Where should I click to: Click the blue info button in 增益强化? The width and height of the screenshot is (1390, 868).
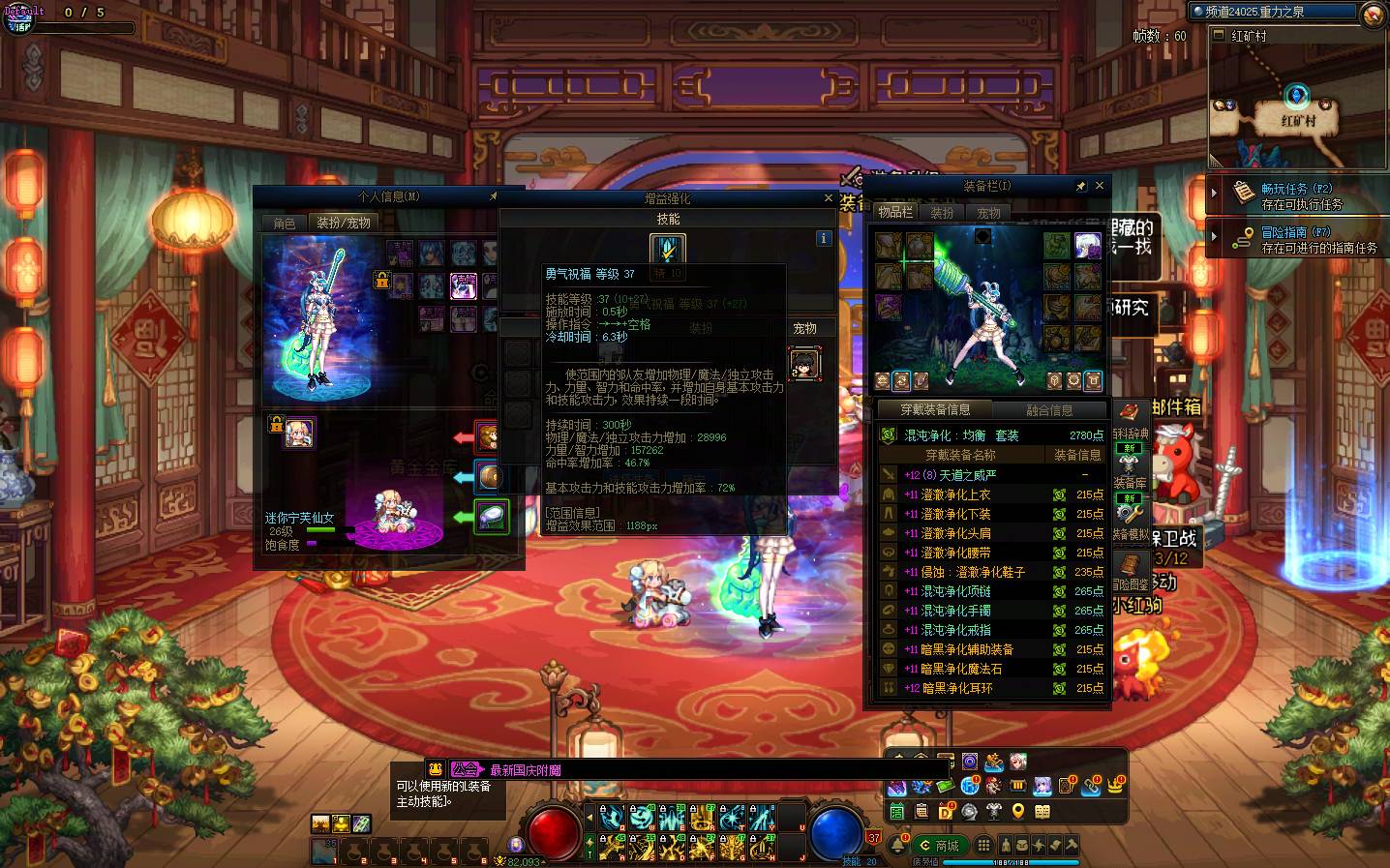(x=824, y=238)
